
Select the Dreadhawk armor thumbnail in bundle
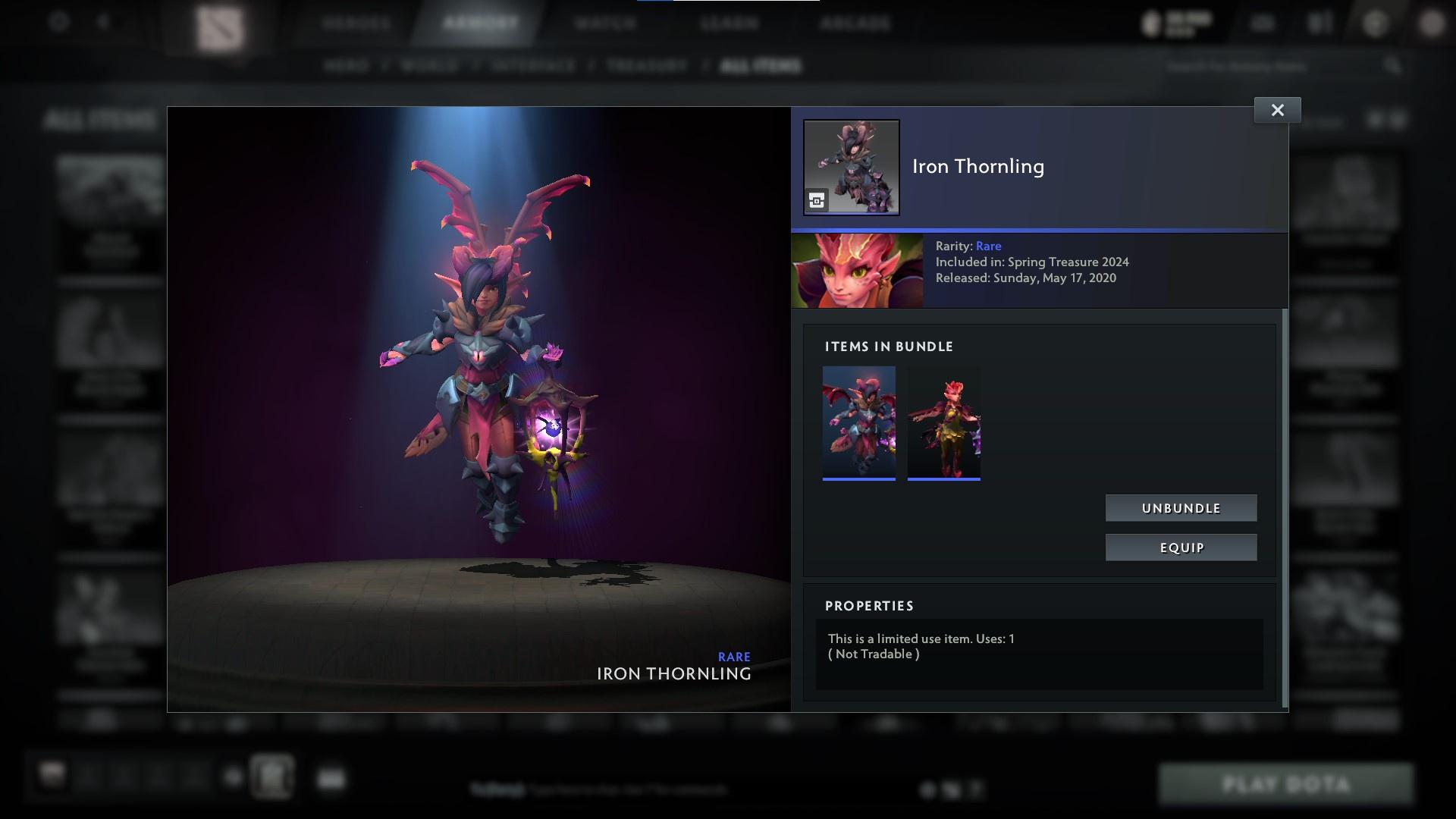point(858,422)
